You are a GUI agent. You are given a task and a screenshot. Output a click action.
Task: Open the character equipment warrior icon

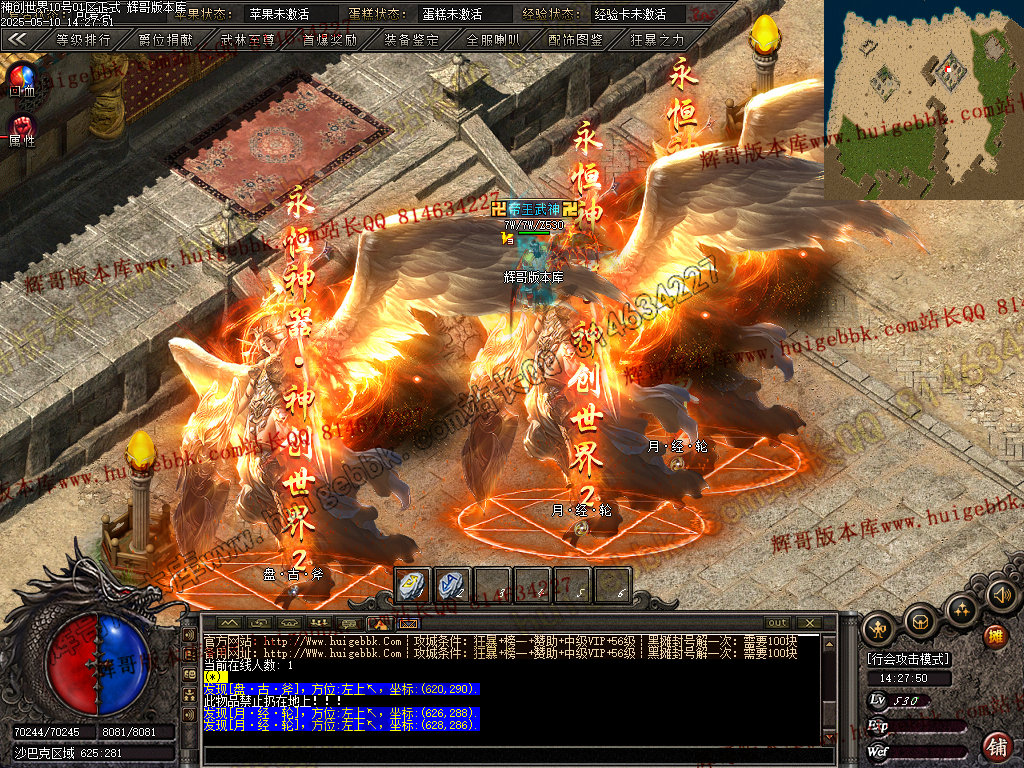click(878, 626)
